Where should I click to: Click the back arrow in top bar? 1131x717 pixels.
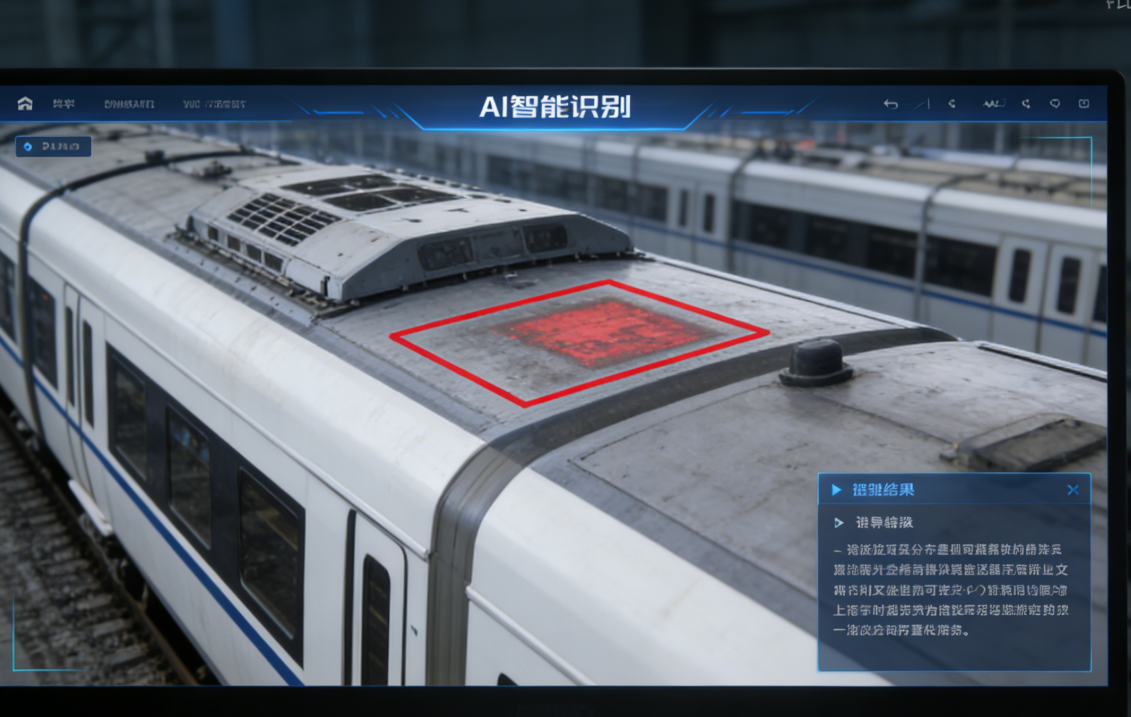pyautogui.click(x=890, y=104)
